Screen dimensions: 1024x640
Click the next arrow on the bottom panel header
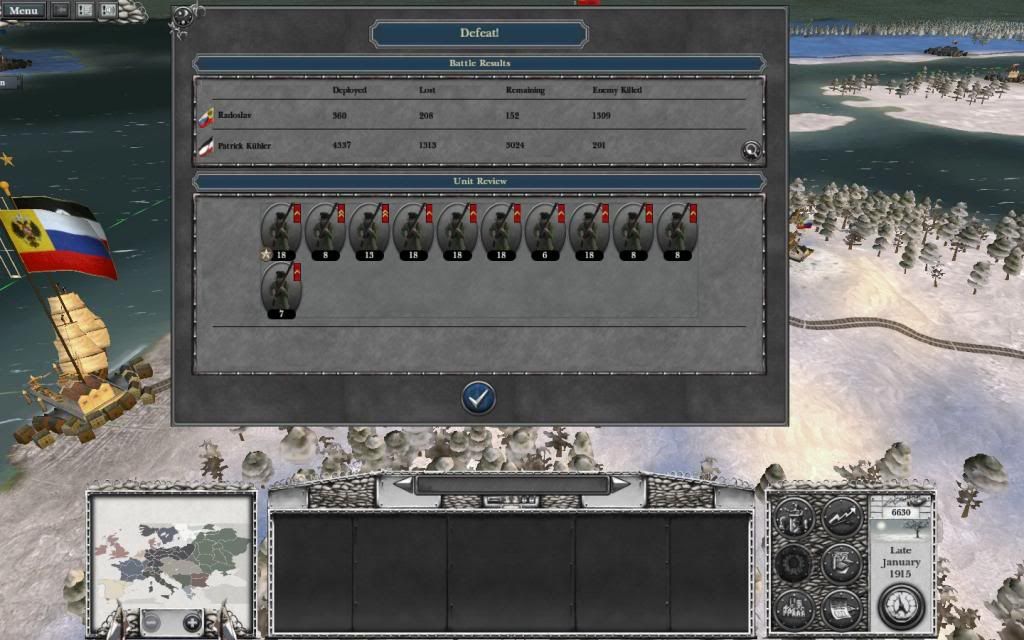click(621, 484)
